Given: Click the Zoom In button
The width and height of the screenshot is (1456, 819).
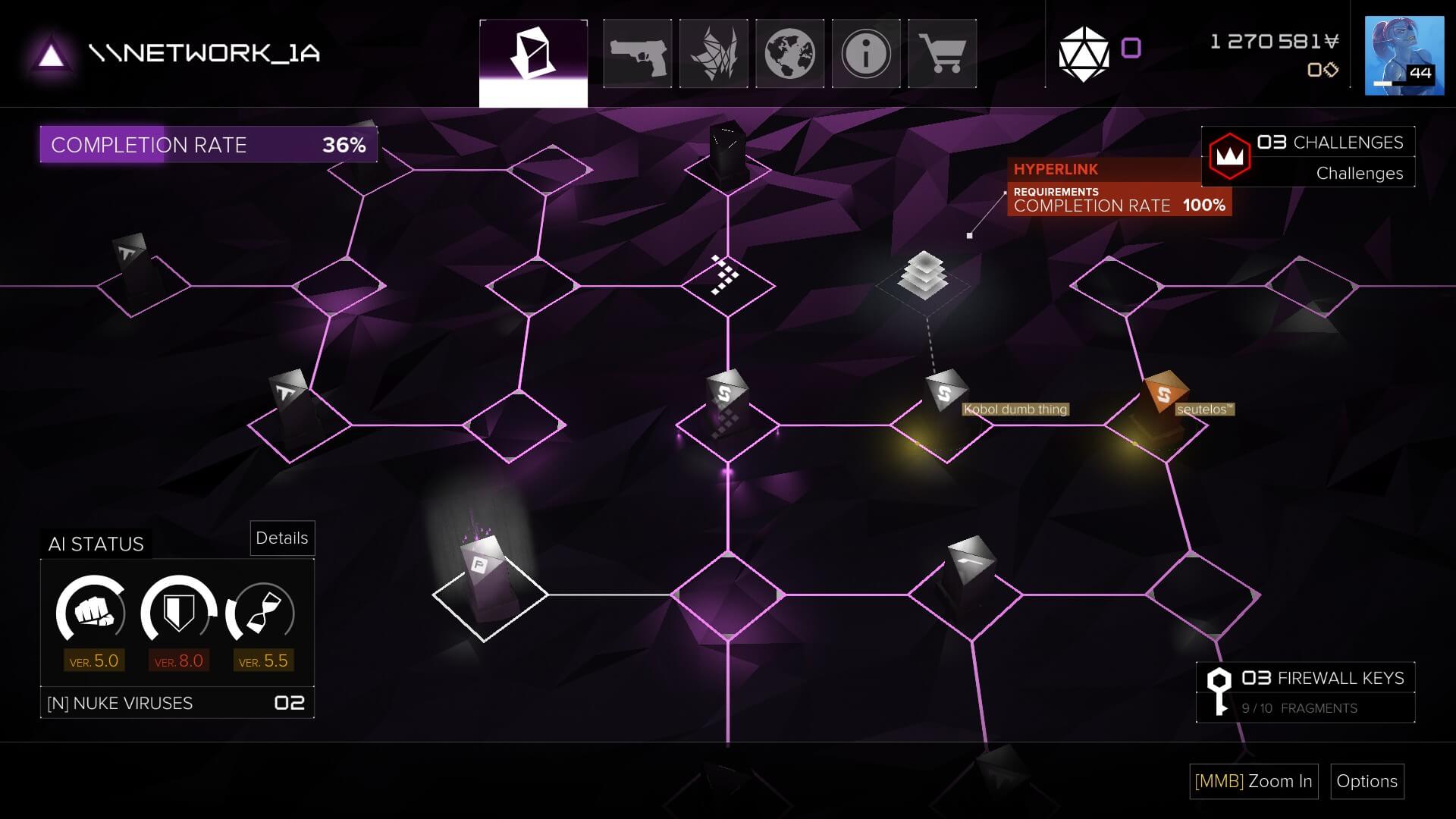Looking at the screenshot, I should (x=1254, y=781).
